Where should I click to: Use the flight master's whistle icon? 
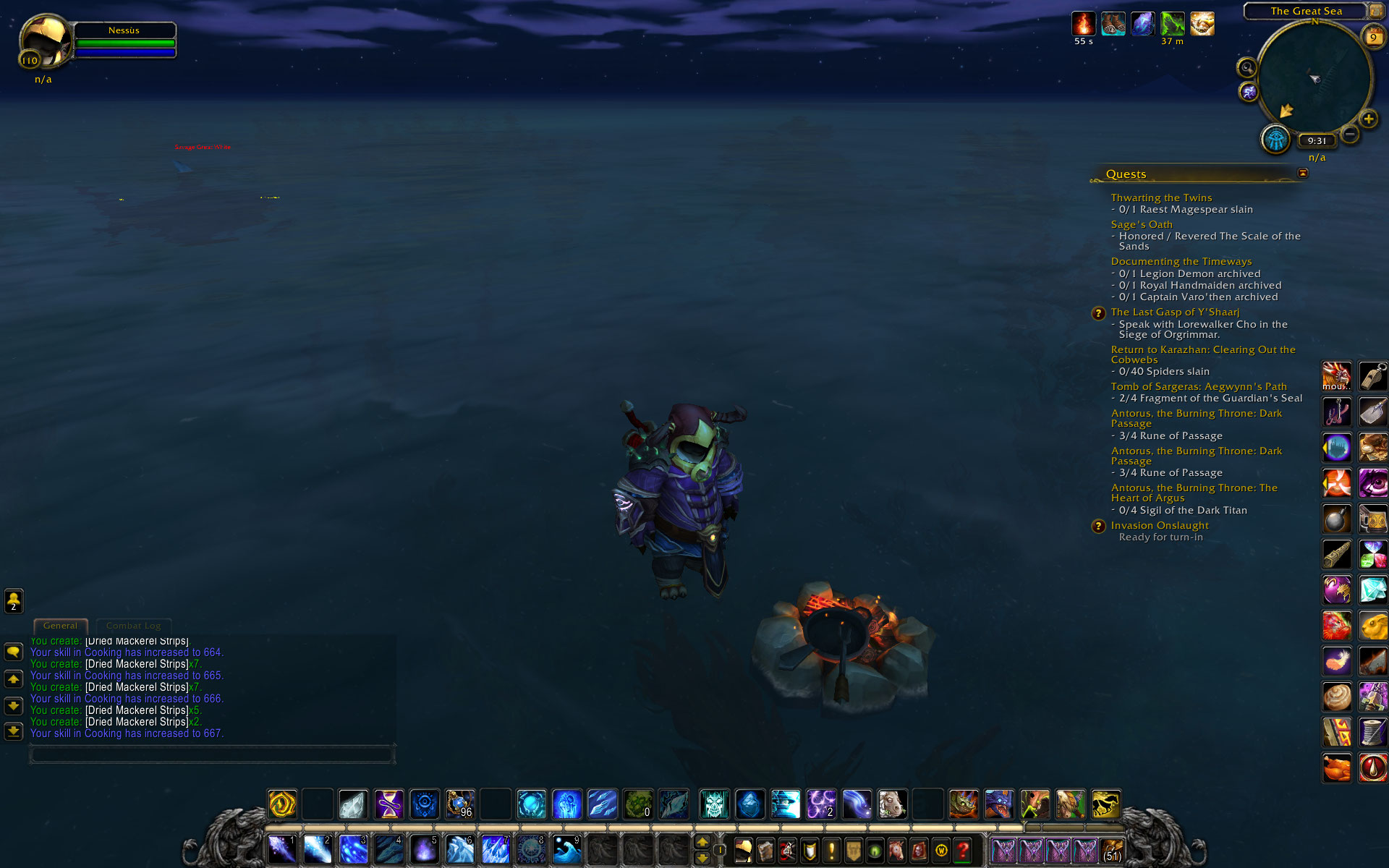click(1372, 377)
